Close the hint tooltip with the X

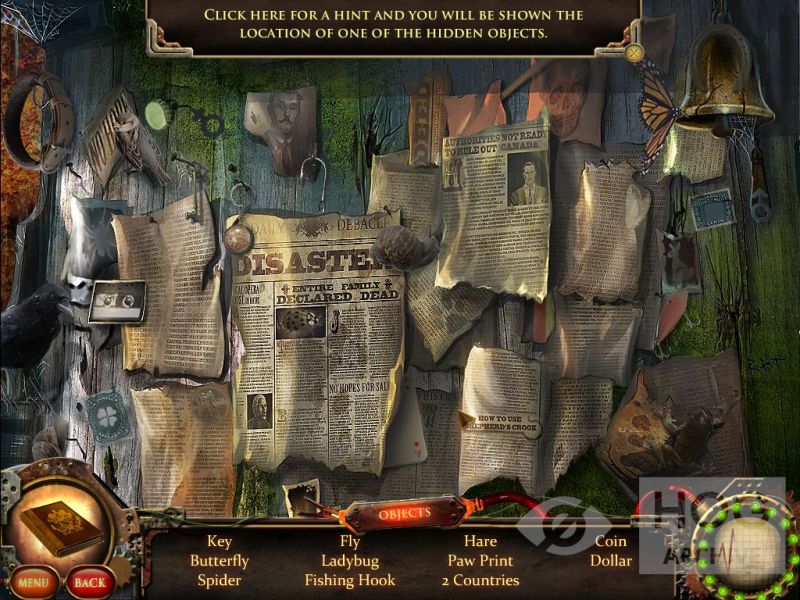coord(633,52)
